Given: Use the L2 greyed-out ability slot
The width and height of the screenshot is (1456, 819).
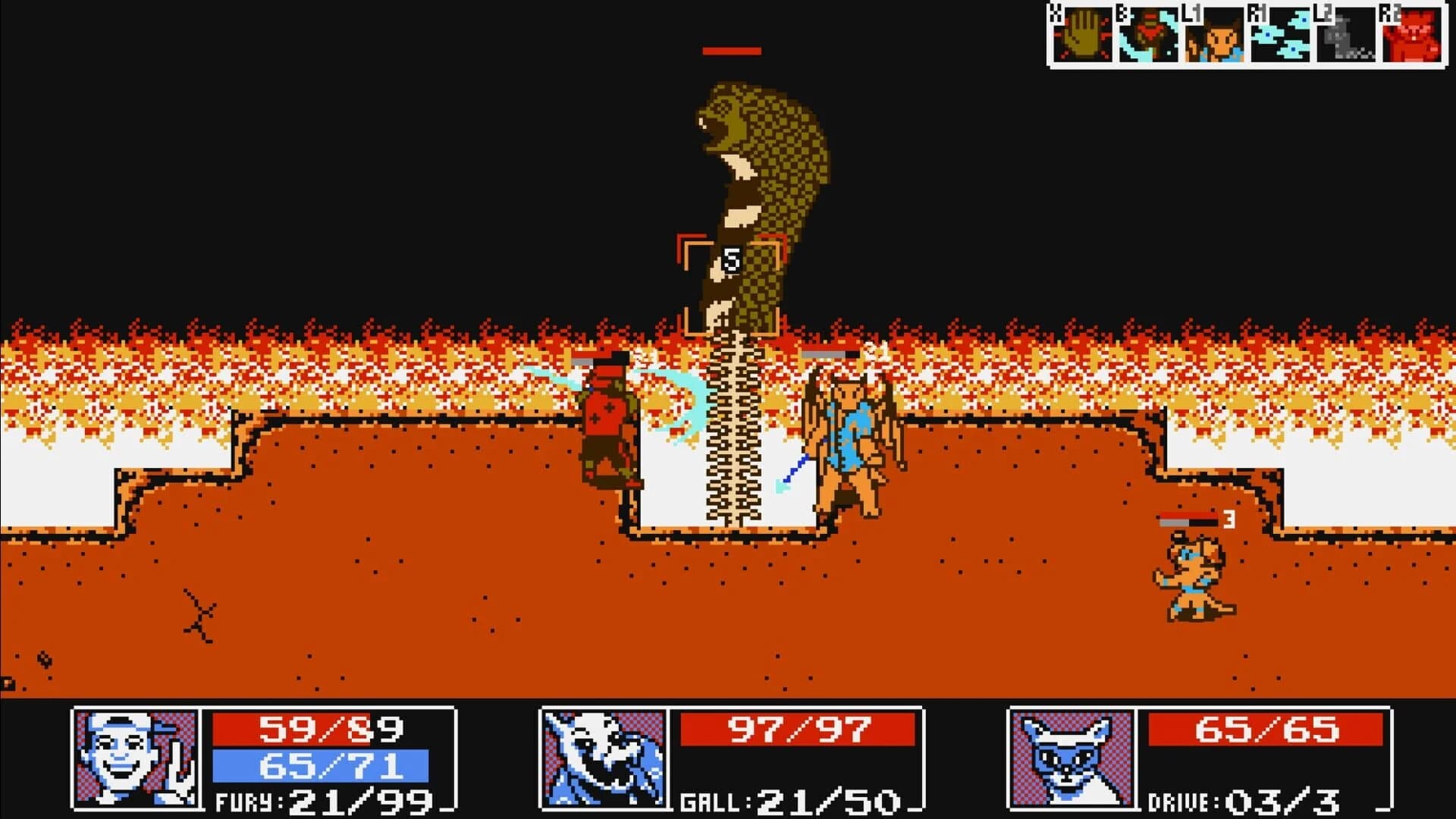Looking at the screenshot, I should coord(1348,34).
